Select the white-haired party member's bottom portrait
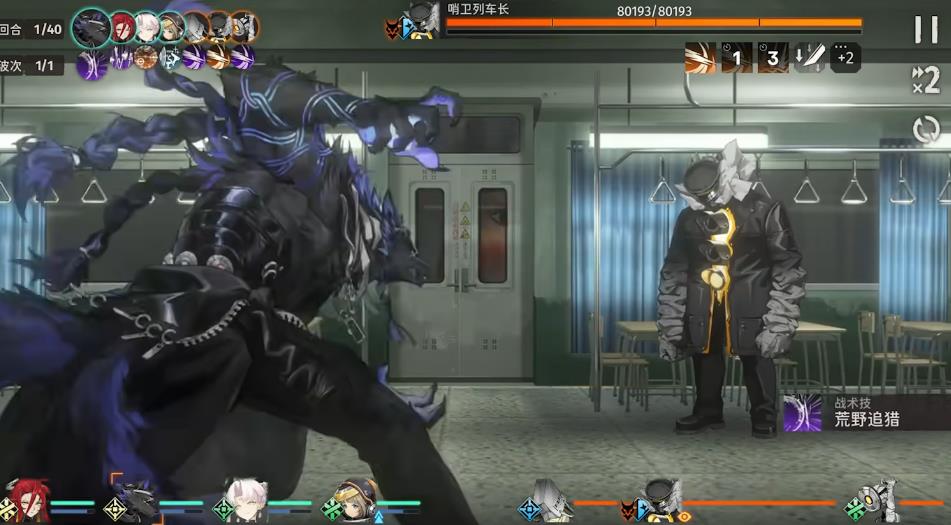The width and height of the screenshot is (951, 525). tap(244, 500)
